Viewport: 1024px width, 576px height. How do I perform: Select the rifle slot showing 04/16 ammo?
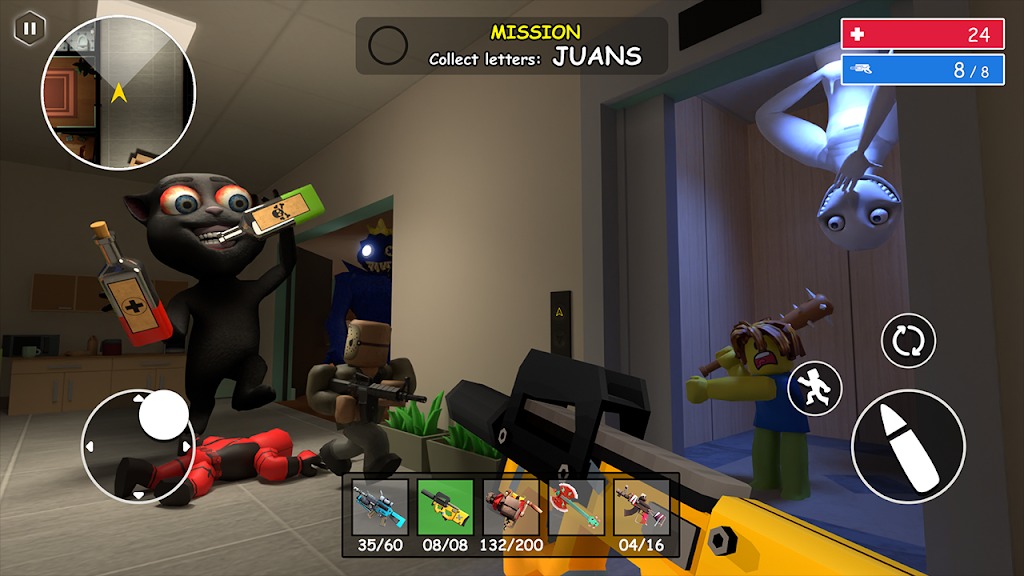641,507
